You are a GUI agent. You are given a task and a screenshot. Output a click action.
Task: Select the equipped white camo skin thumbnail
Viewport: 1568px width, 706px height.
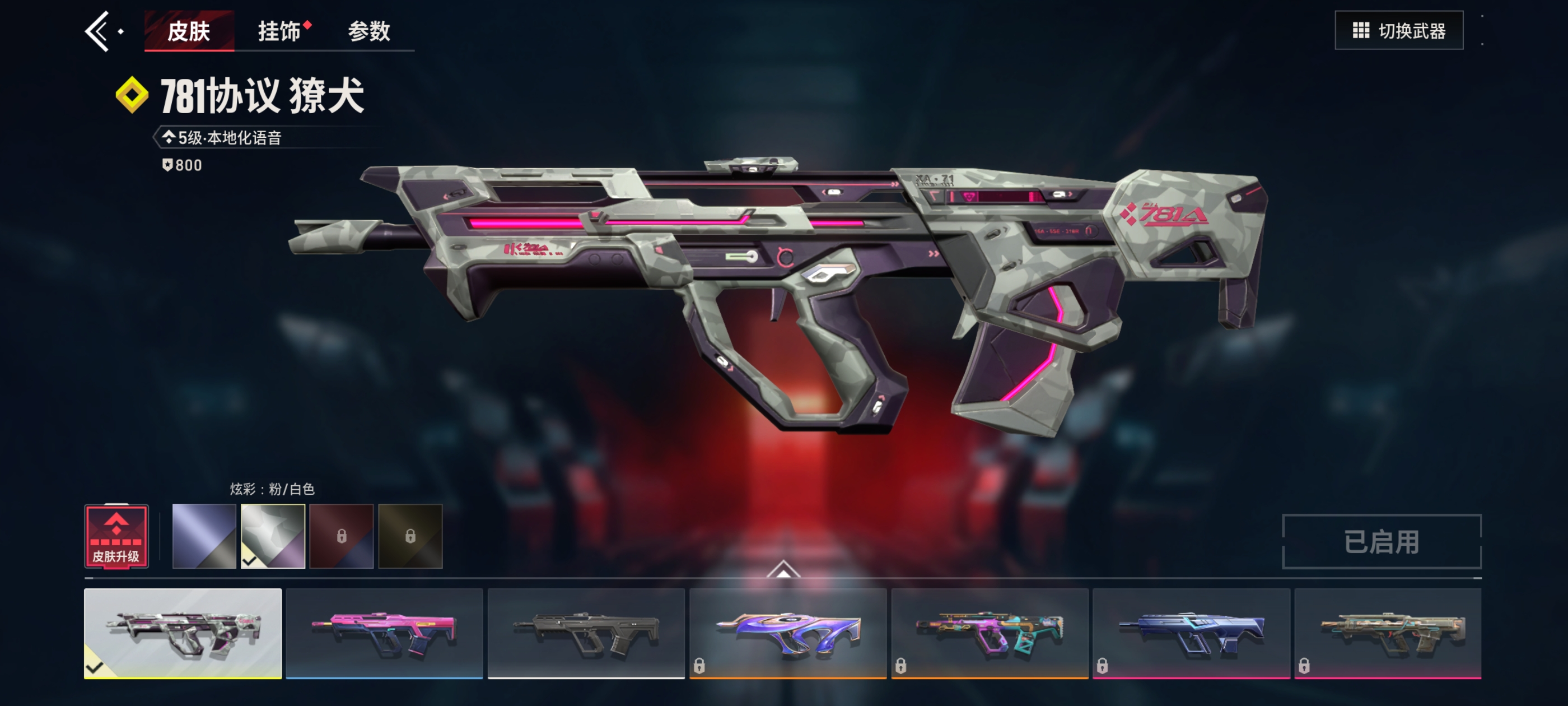(183, 633)
